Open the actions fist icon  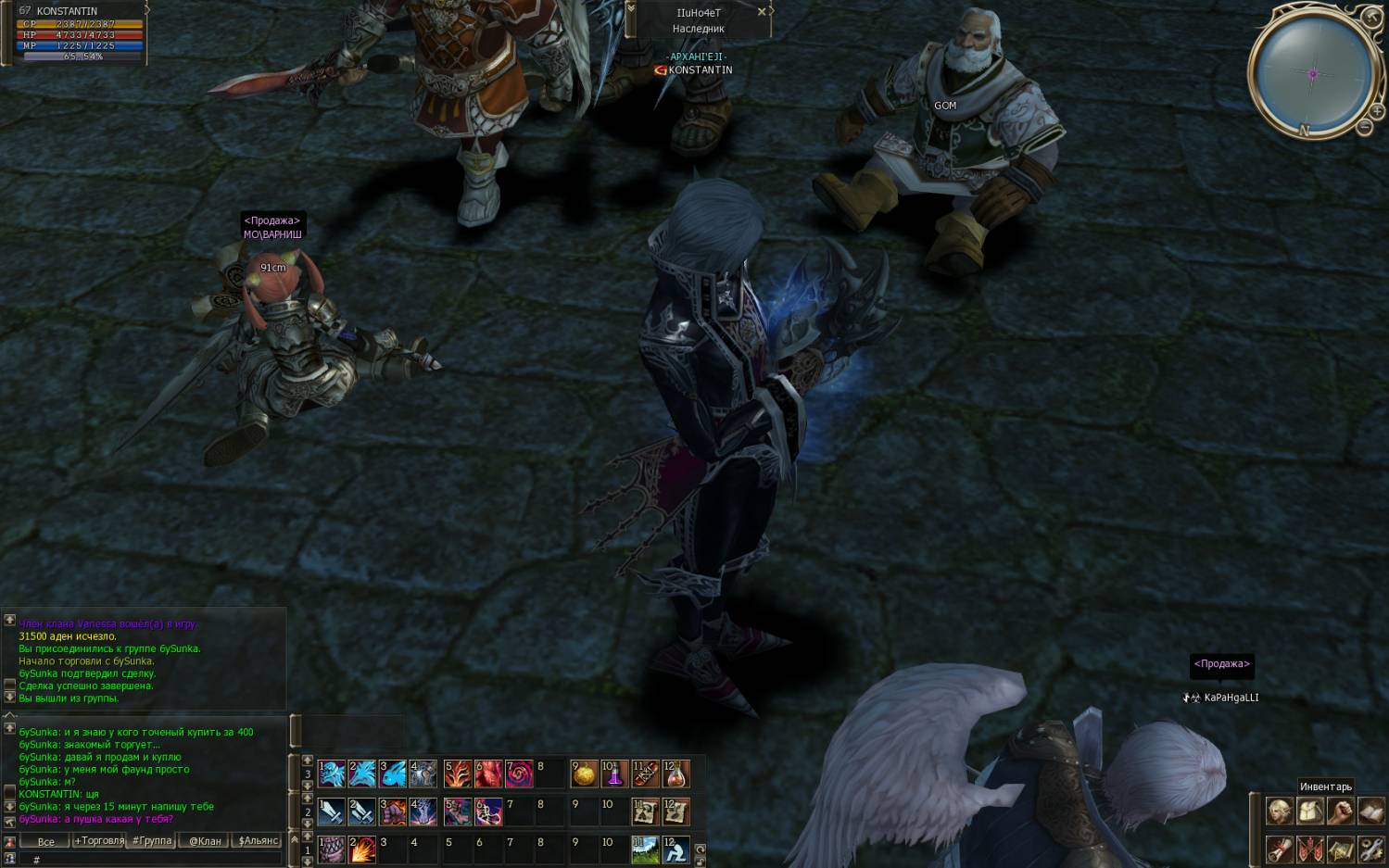point(1340,811)
